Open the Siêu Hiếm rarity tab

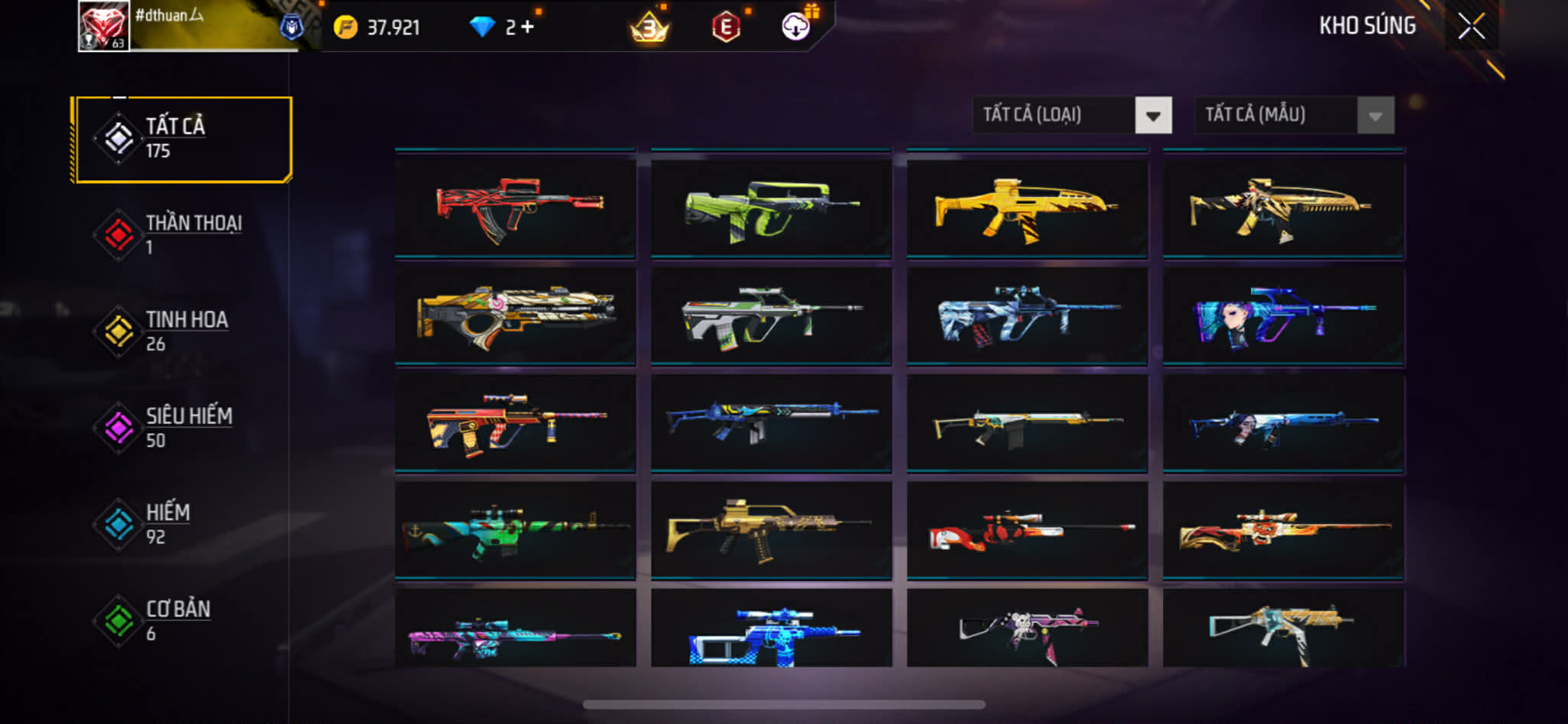coord(182,427)
